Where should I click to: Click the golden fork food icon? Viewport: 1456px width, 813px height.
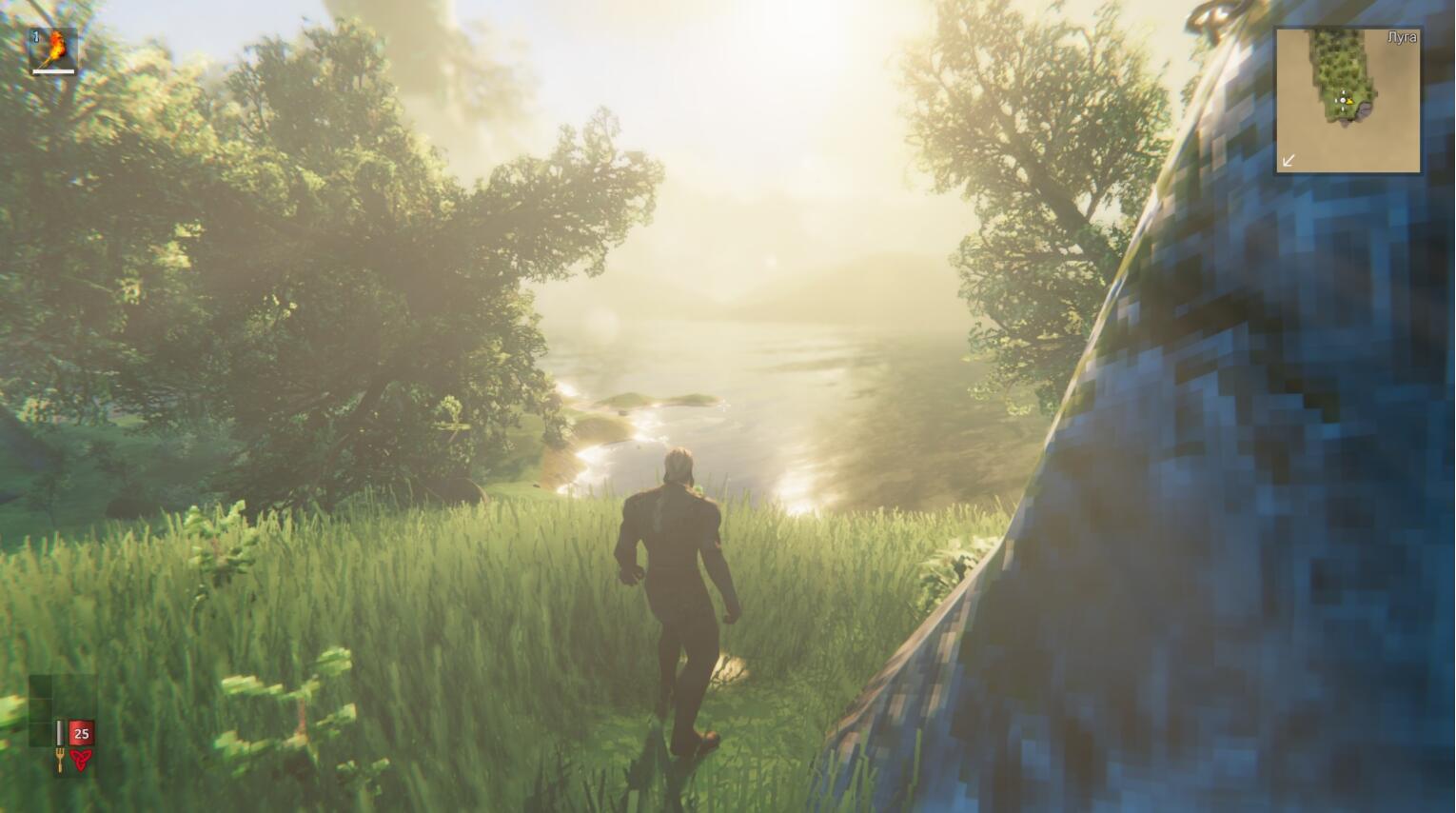click(60, 759)
